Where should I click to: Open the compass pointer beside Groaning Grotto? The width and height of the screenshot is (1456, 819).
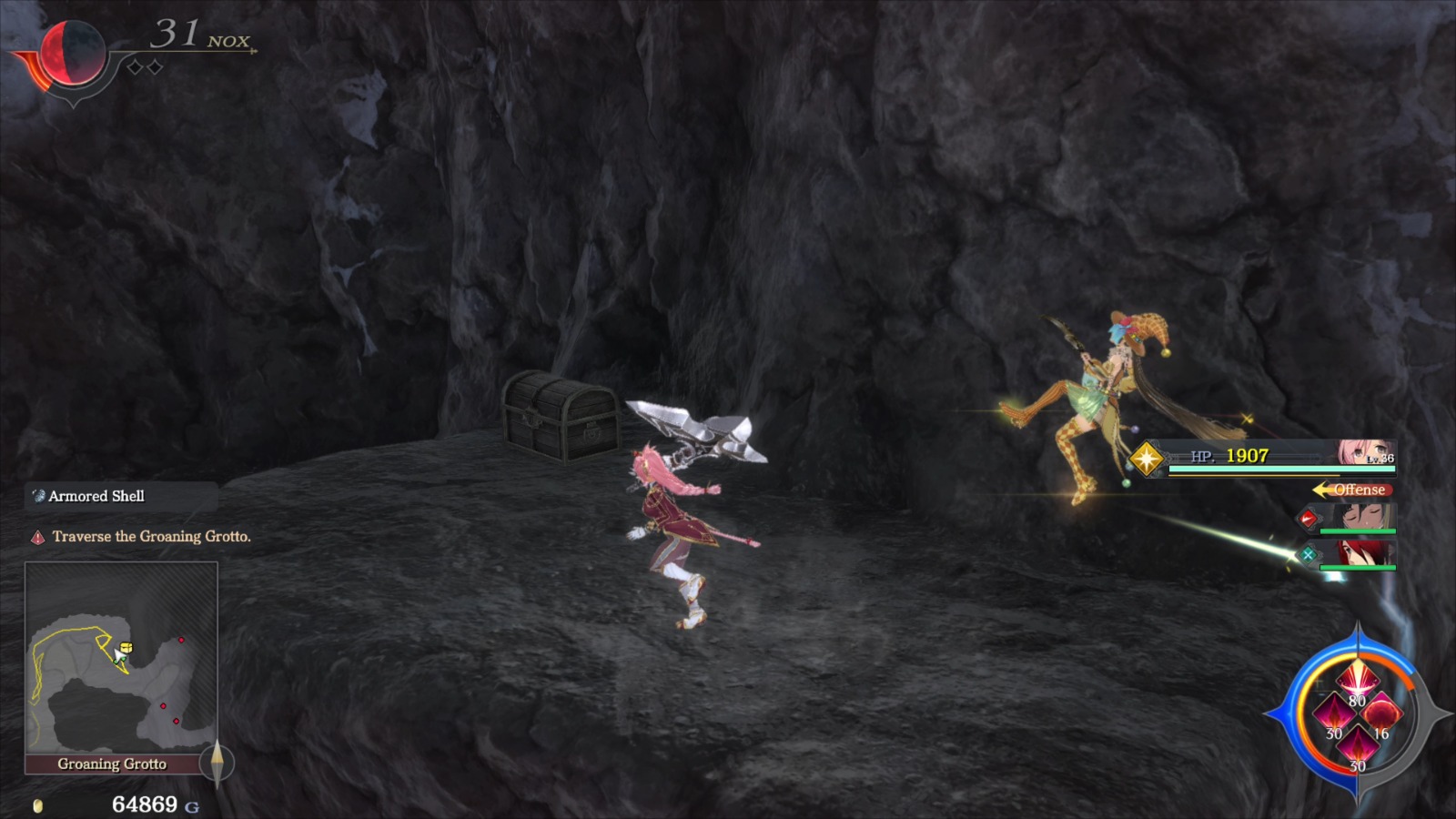[x=218, y=764]
